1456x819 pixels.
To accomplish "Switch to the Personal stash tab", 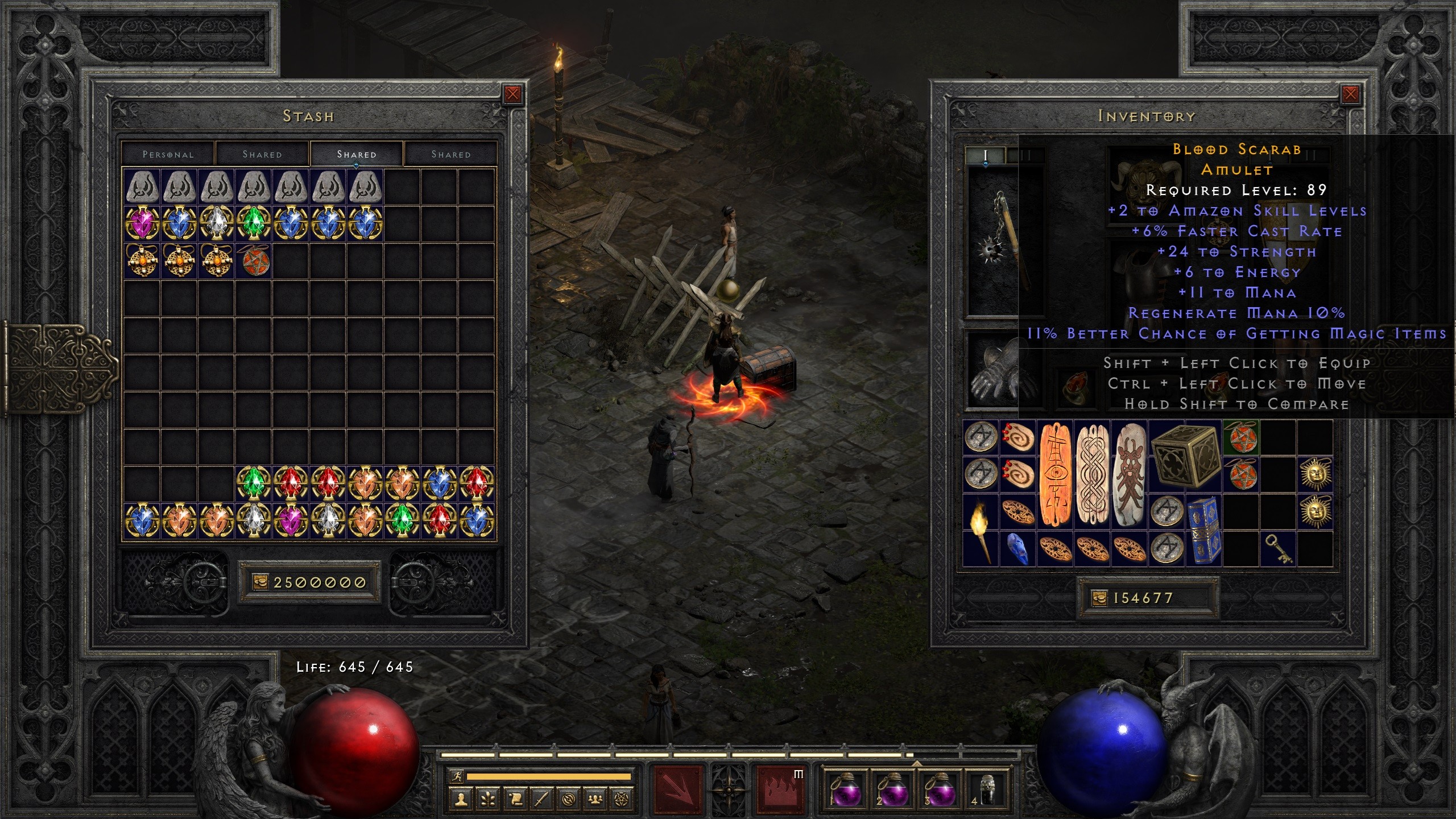I will 168,154.
